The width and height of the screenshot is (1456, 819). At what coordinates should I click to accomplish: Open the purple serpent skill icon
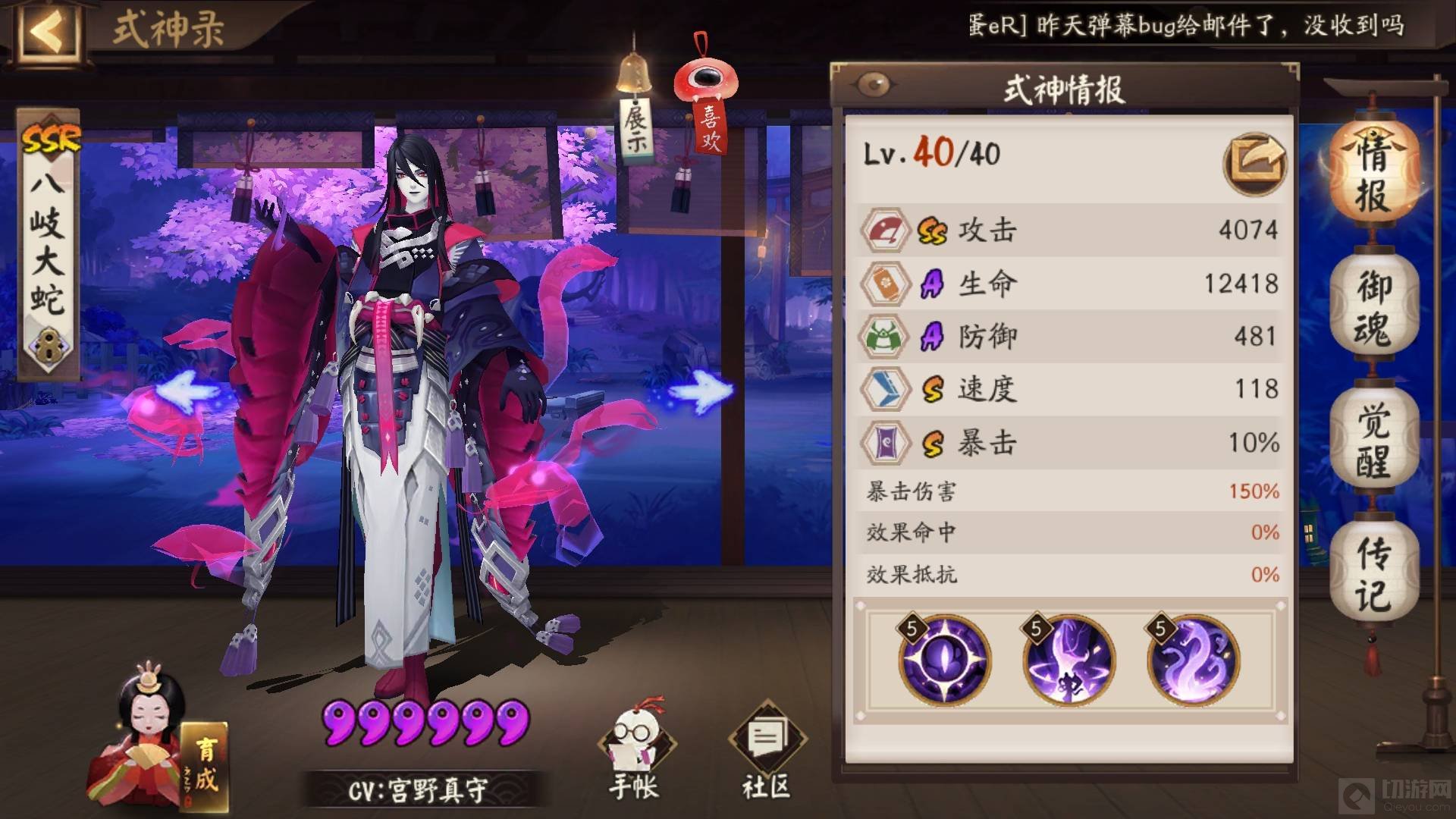pos(1193,661)
